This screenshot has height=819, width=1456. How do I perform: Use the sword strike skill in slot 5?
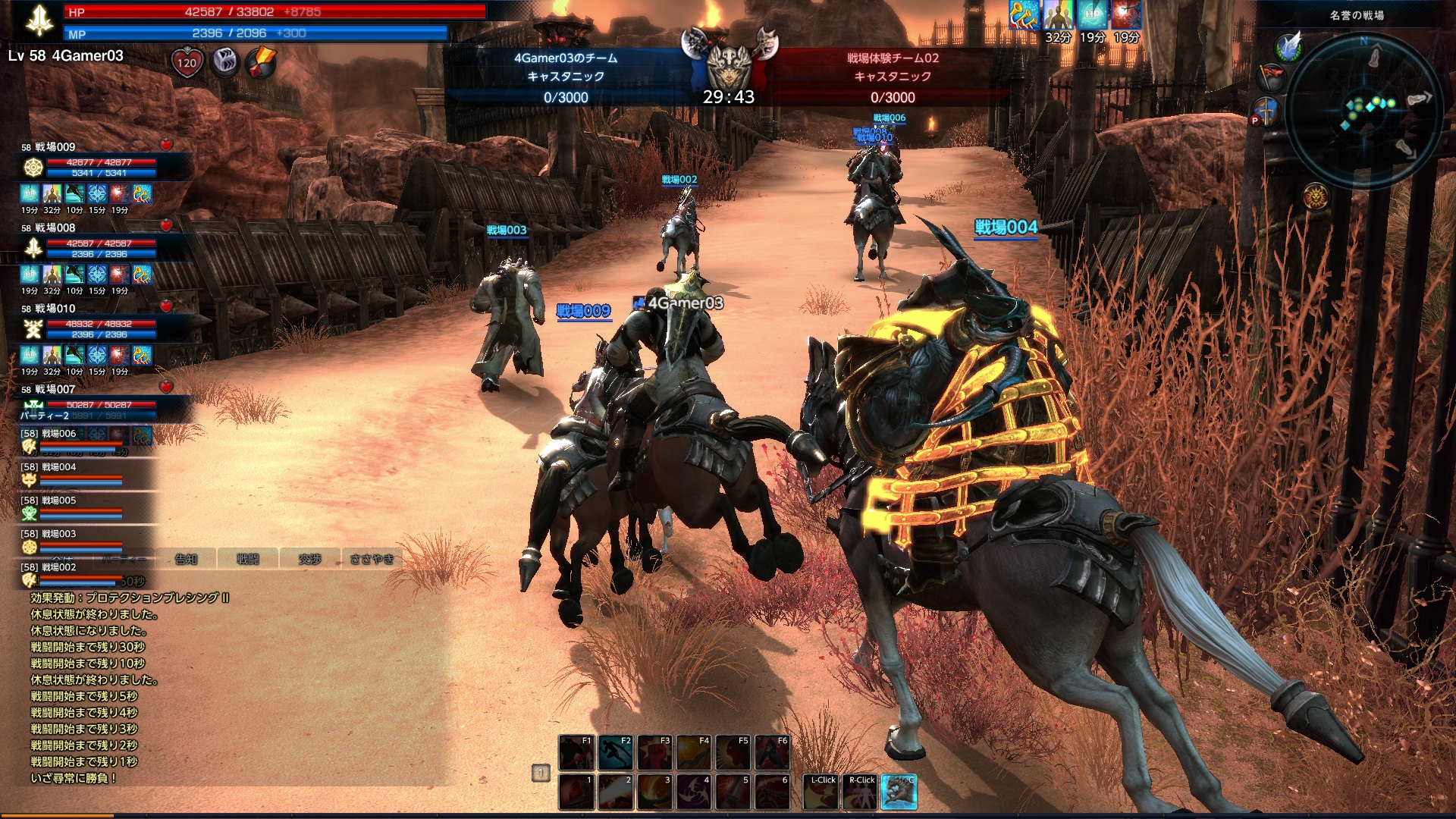click(733, 792)
